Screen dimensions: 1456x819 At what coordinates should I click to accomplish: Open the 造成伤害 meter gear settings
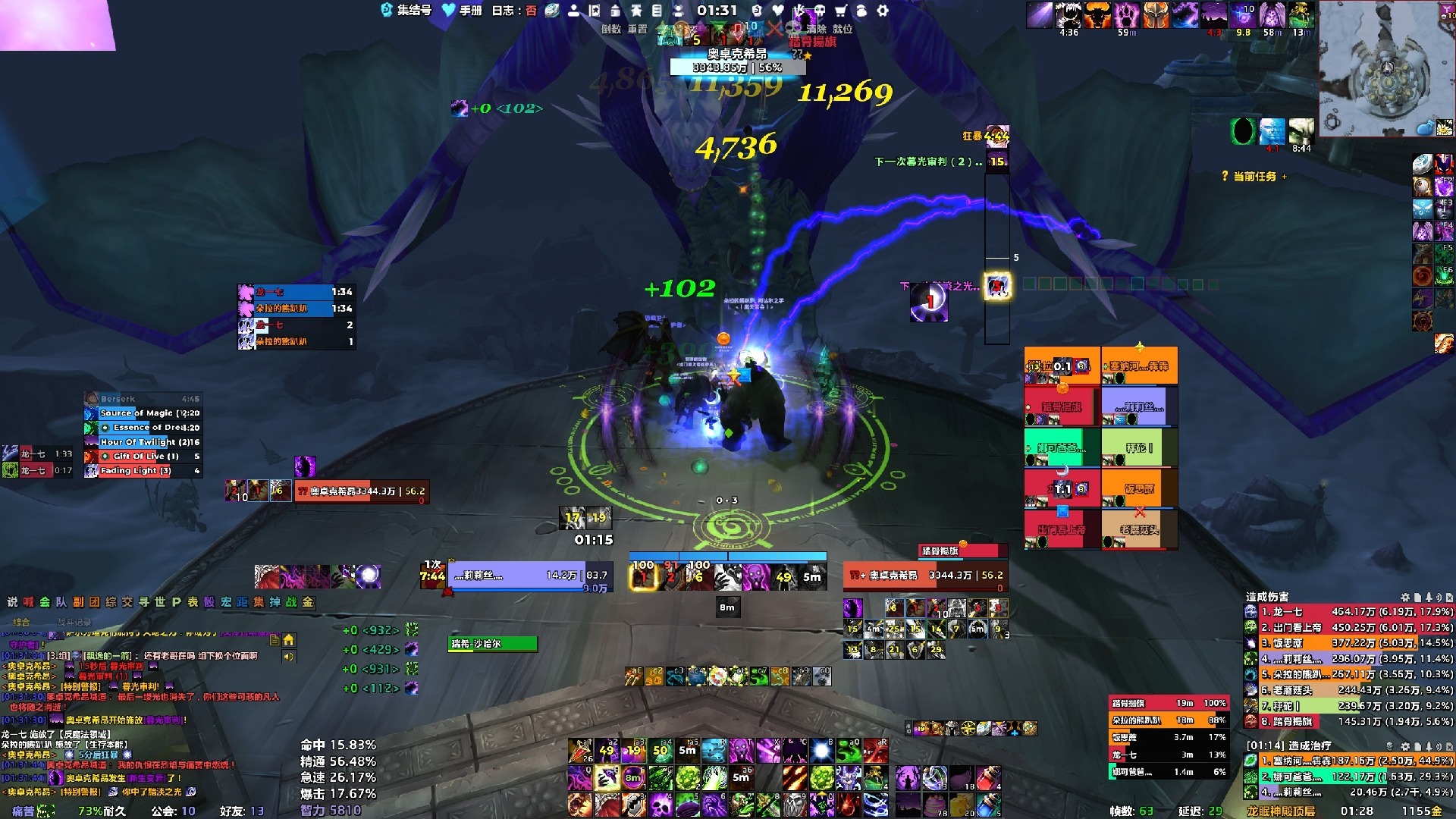tap(1405, 598)
